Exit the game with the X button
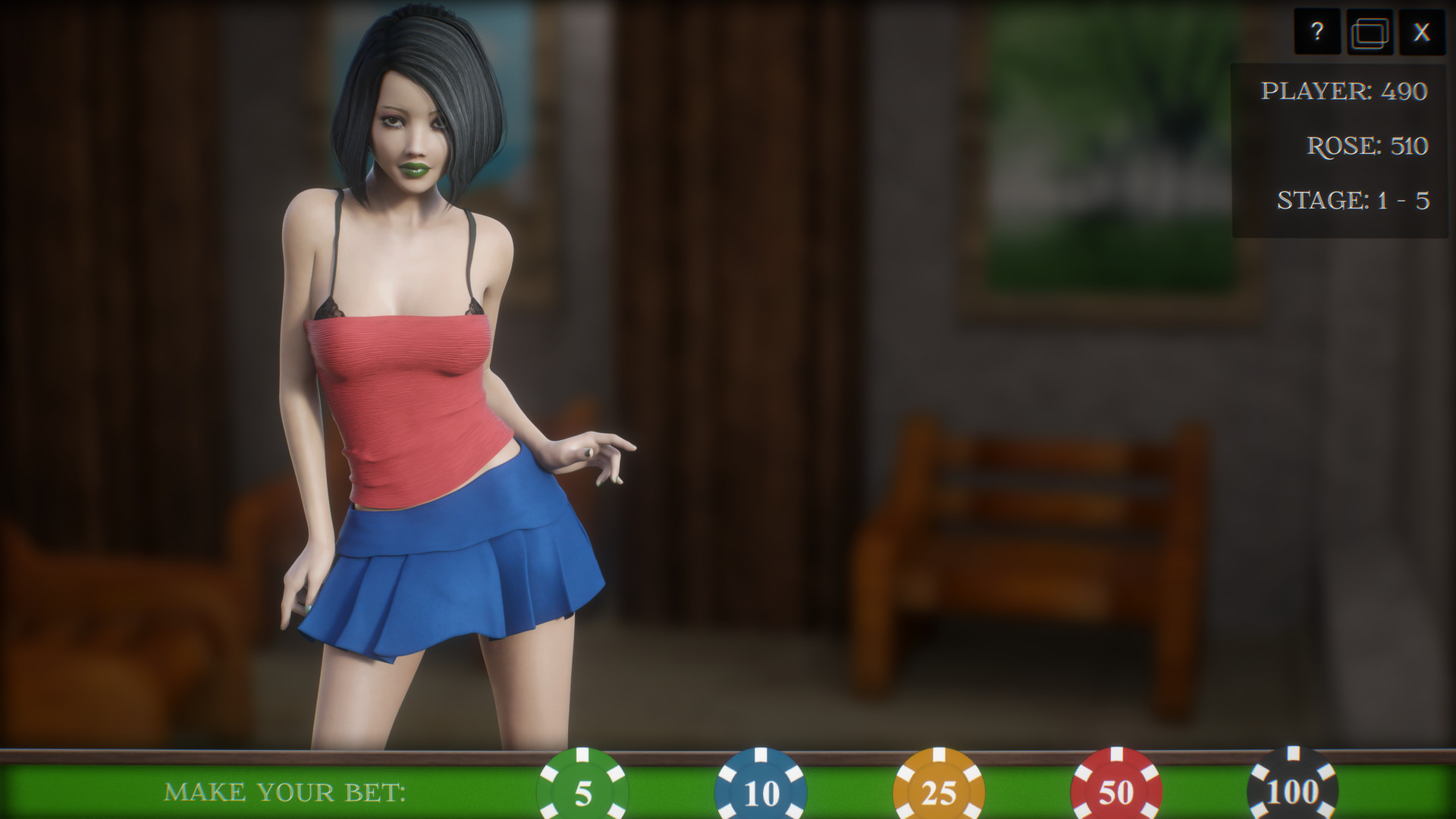Screen dimensions: 1456x819 click(x=1423, y=32)
